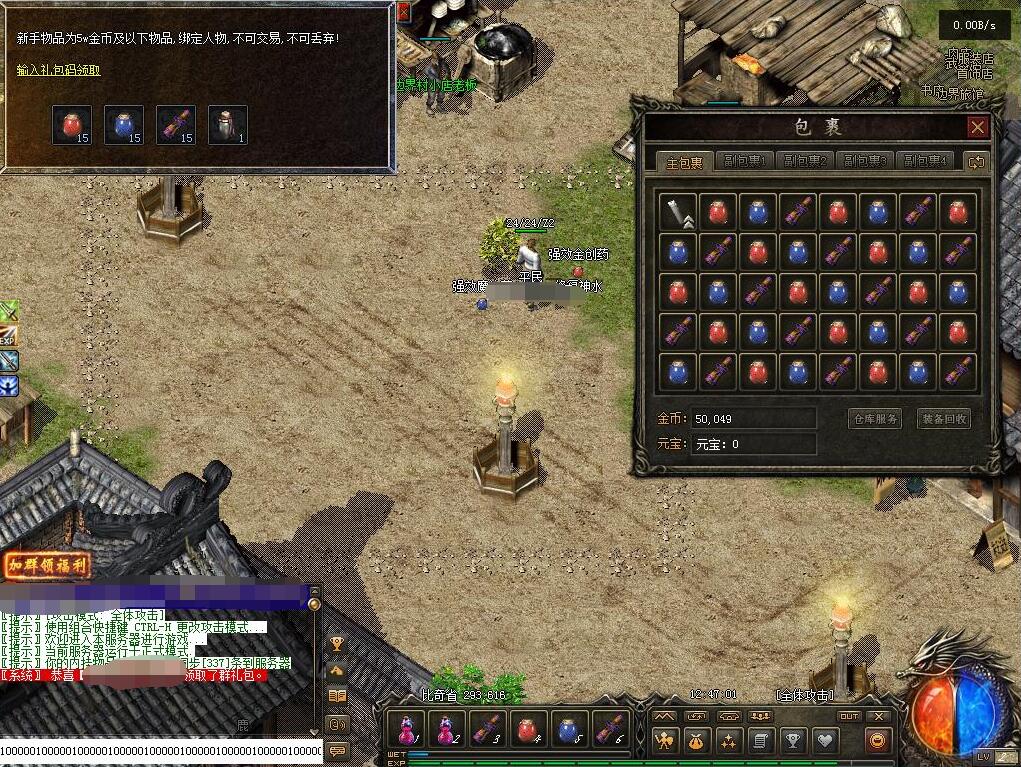Open the bag via money pouch icon
The height and width of the screenshot is (767, 1021).
(695, 741)
